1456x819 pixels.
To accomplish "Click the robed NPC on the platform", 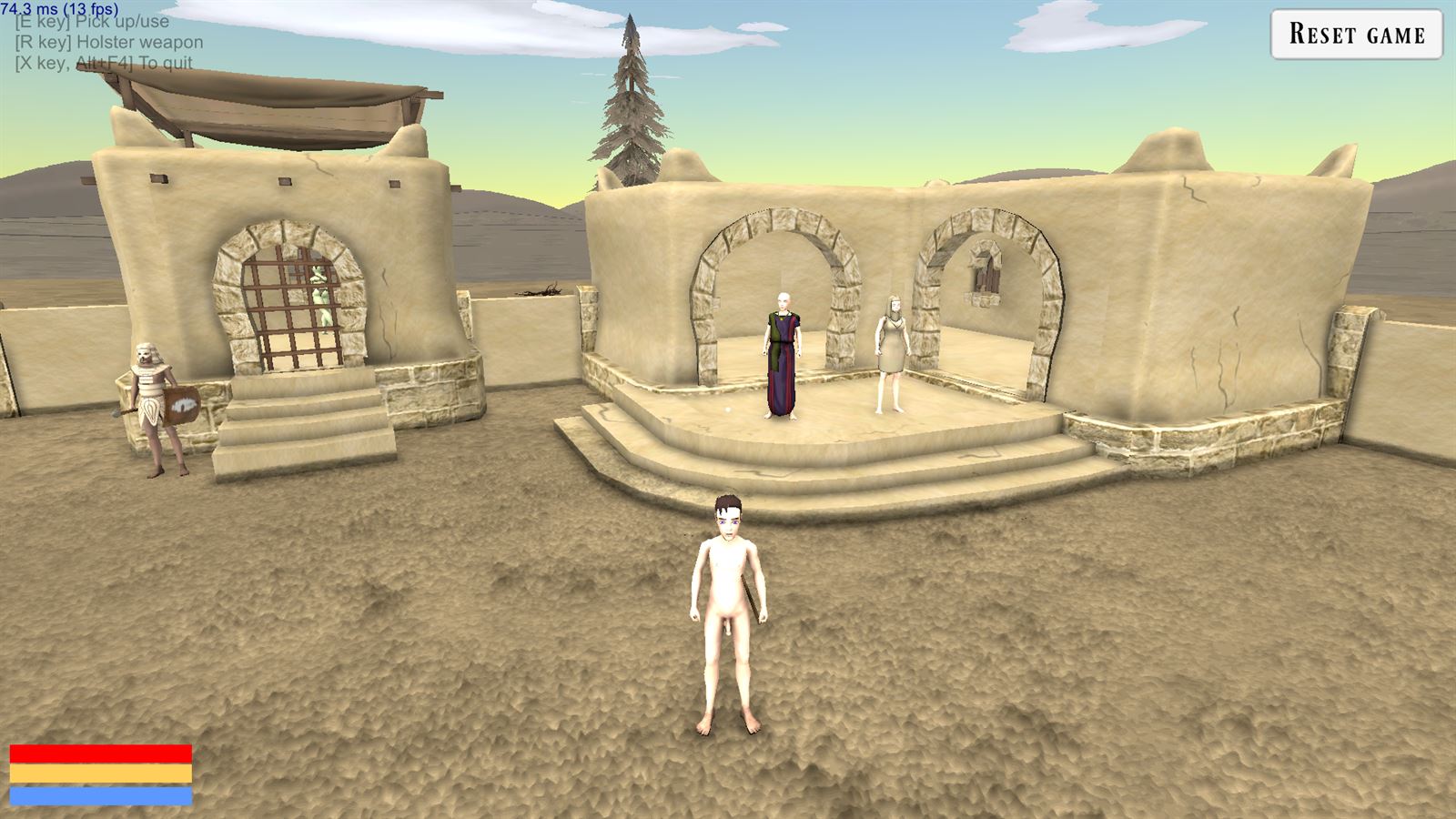I will pyautogui.click(x=783, y=355).
